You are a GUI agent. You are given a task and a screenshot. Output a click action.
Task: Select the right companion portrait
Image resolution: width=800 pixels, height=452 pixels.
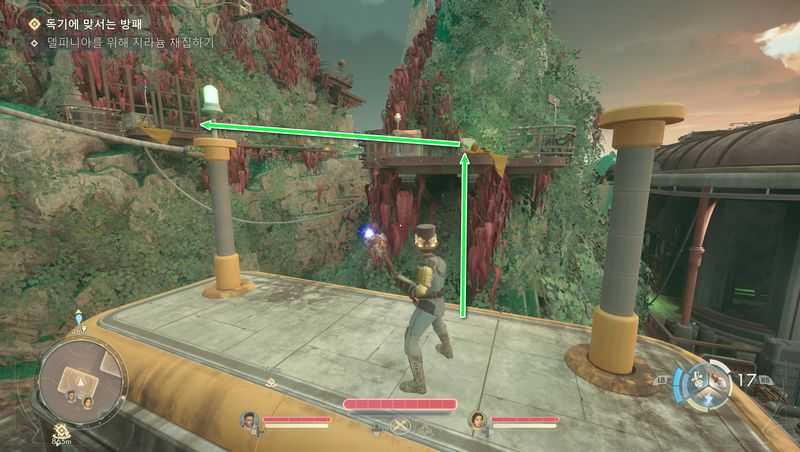point(479,420)
